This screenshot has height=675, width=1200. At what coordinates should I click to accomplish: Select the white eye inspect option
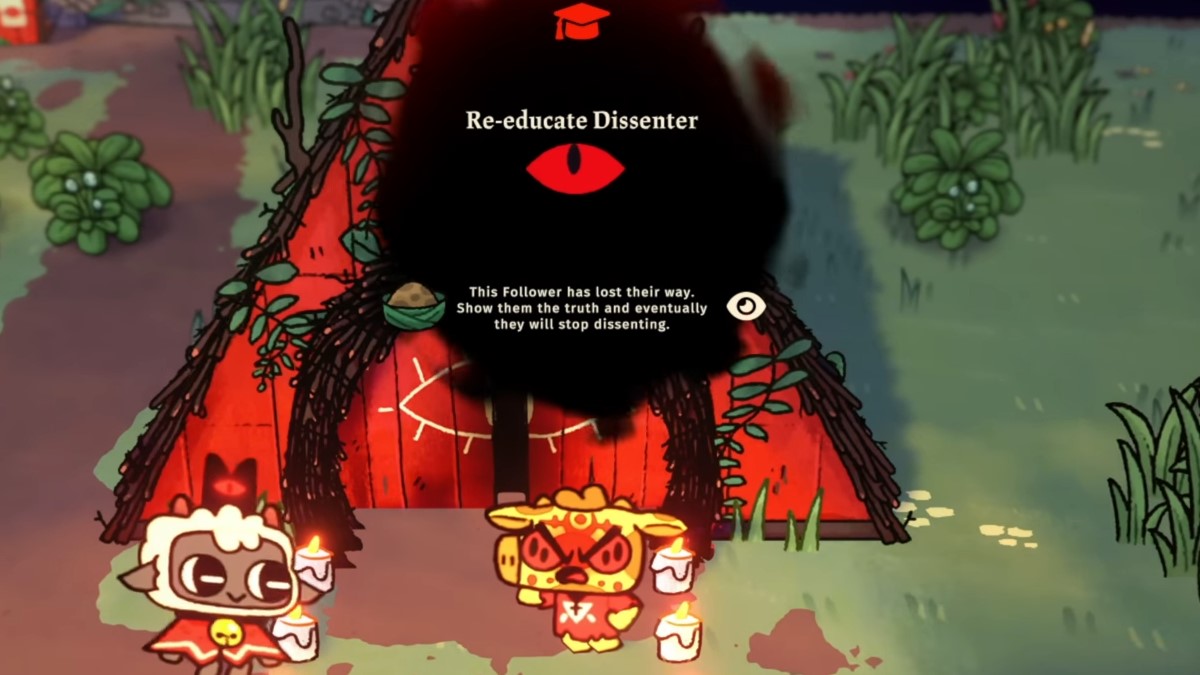pyautogui.click(x=745, y=306)
